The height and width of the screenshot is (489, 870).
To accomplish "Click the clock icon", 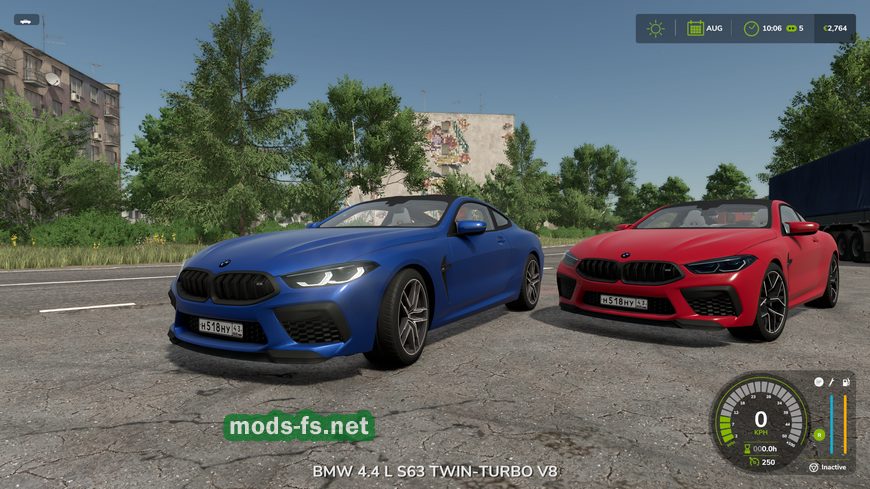I will [751, 28].
